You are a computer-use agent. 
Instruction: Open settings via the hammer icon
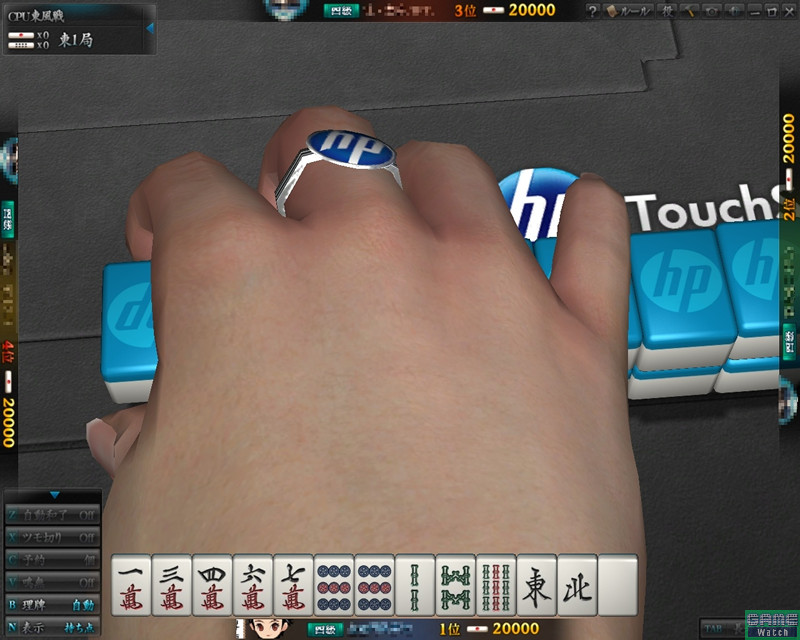click(x=690, y=10)
